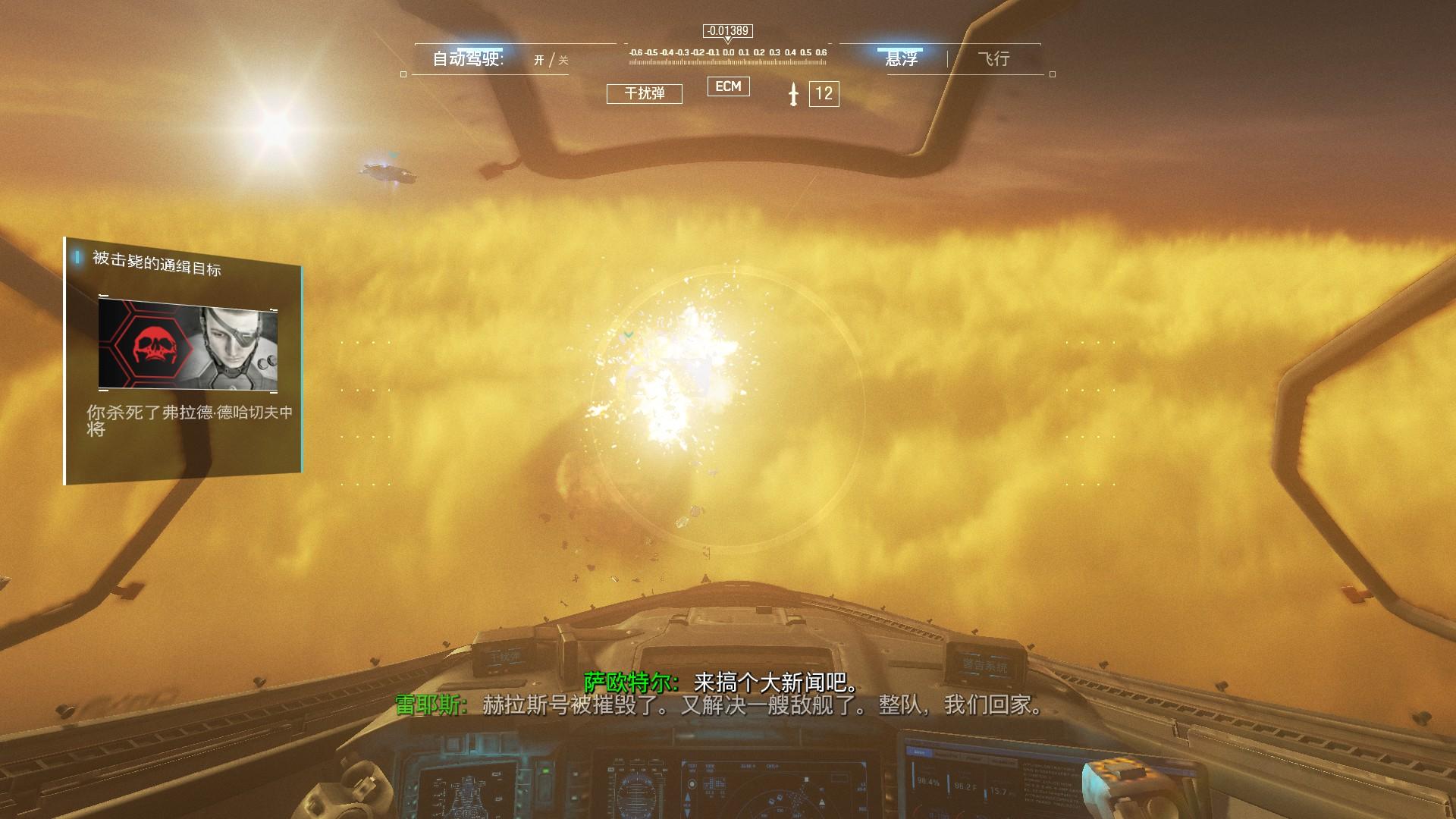Turn 自动驾驶 autopilot 关 off

tap(563, 61)
